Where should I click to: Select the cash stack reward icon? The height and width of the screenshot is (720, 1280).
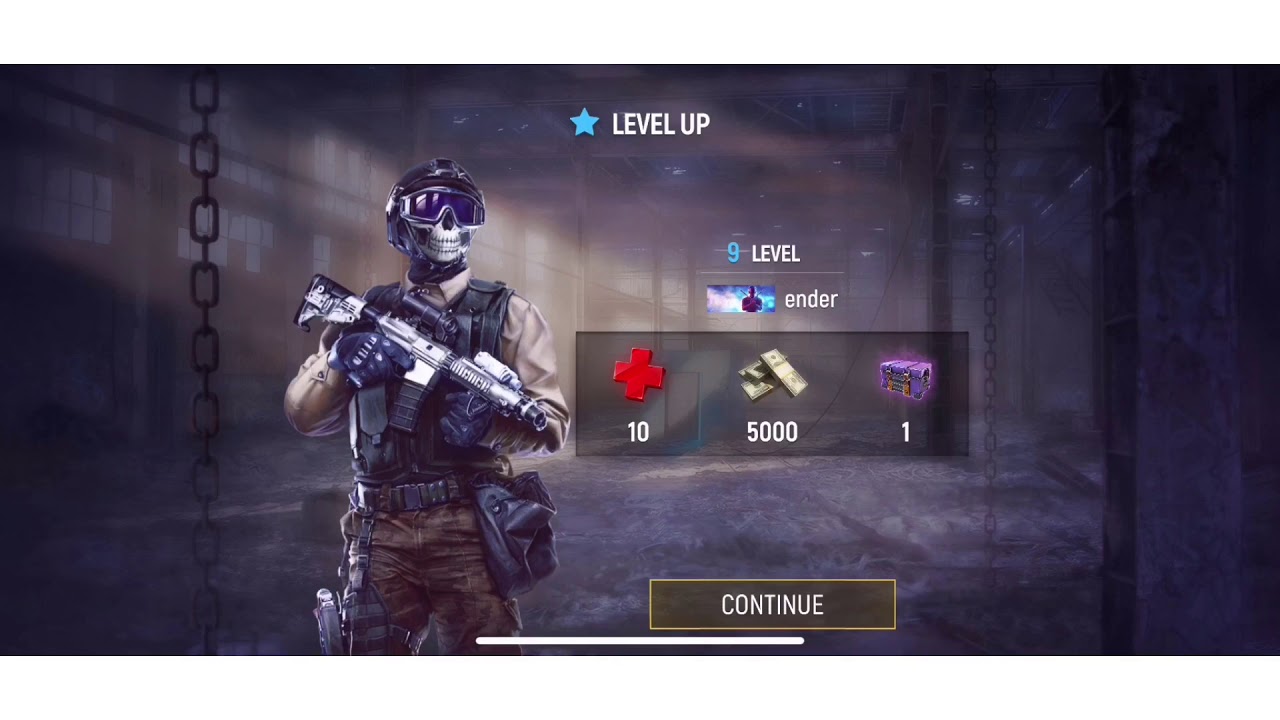tap(772, 376)
